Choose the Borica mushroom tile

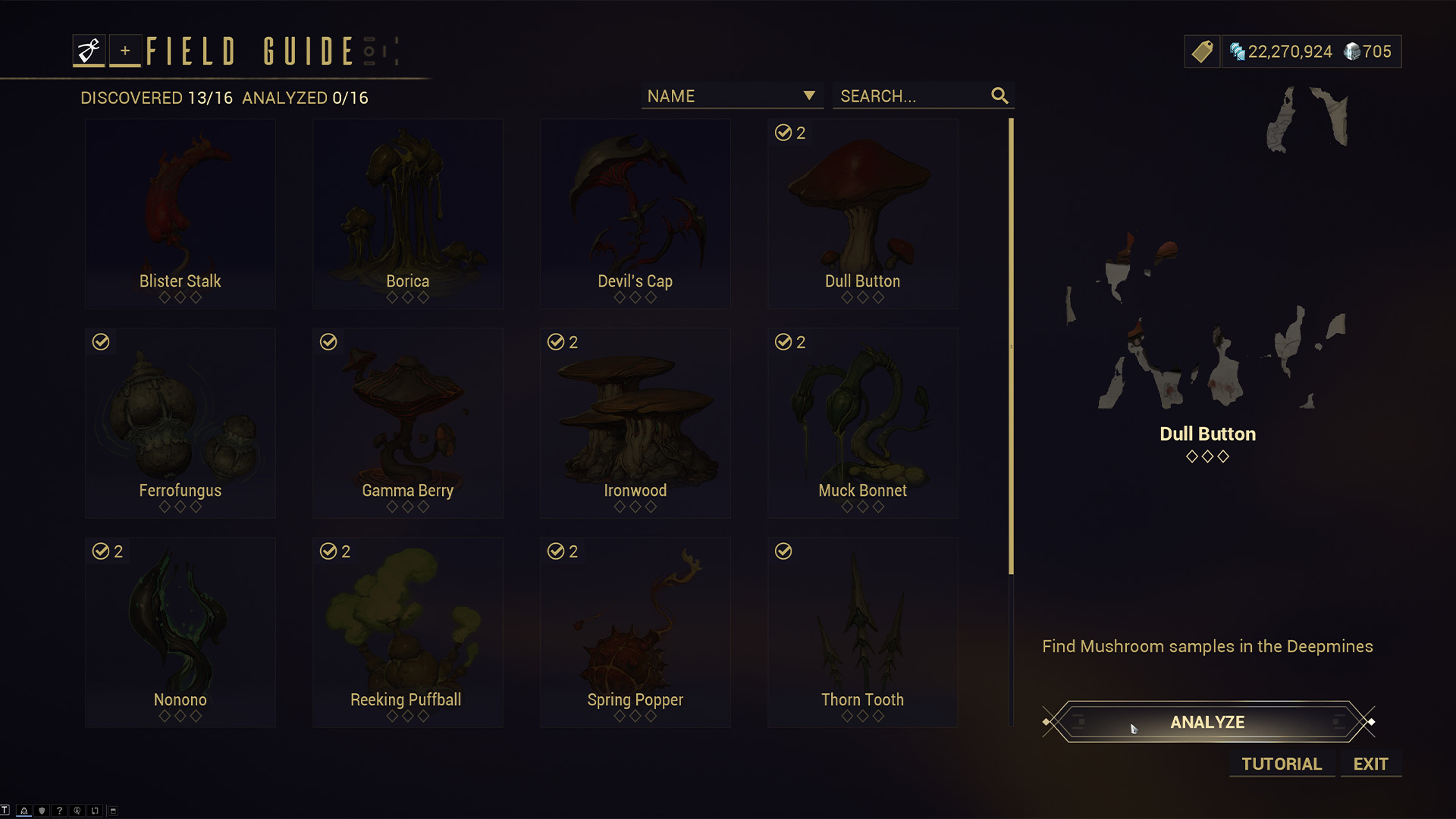tap(408, 214)
